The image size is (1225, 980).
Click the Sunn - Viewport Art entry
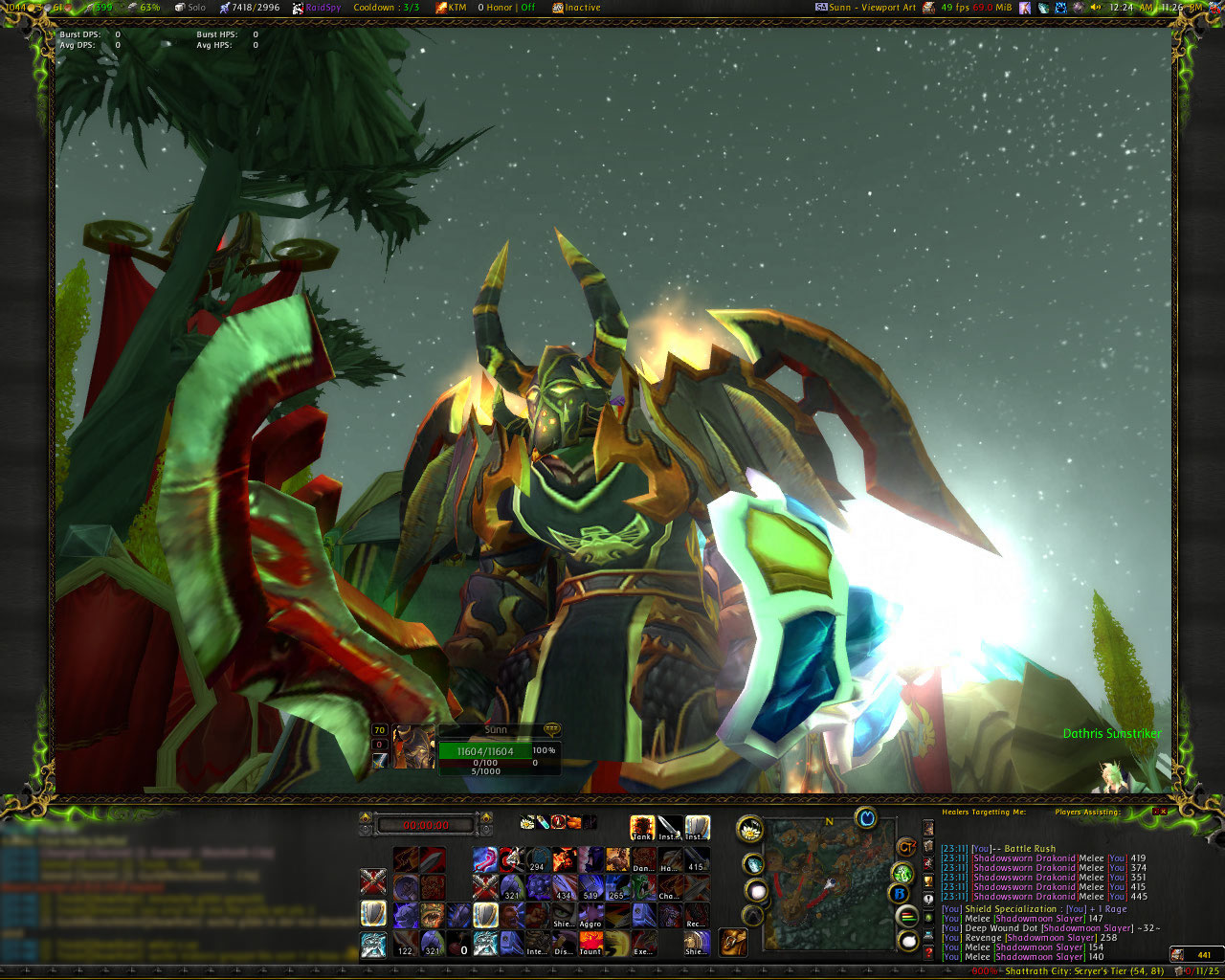coord(866,8)
